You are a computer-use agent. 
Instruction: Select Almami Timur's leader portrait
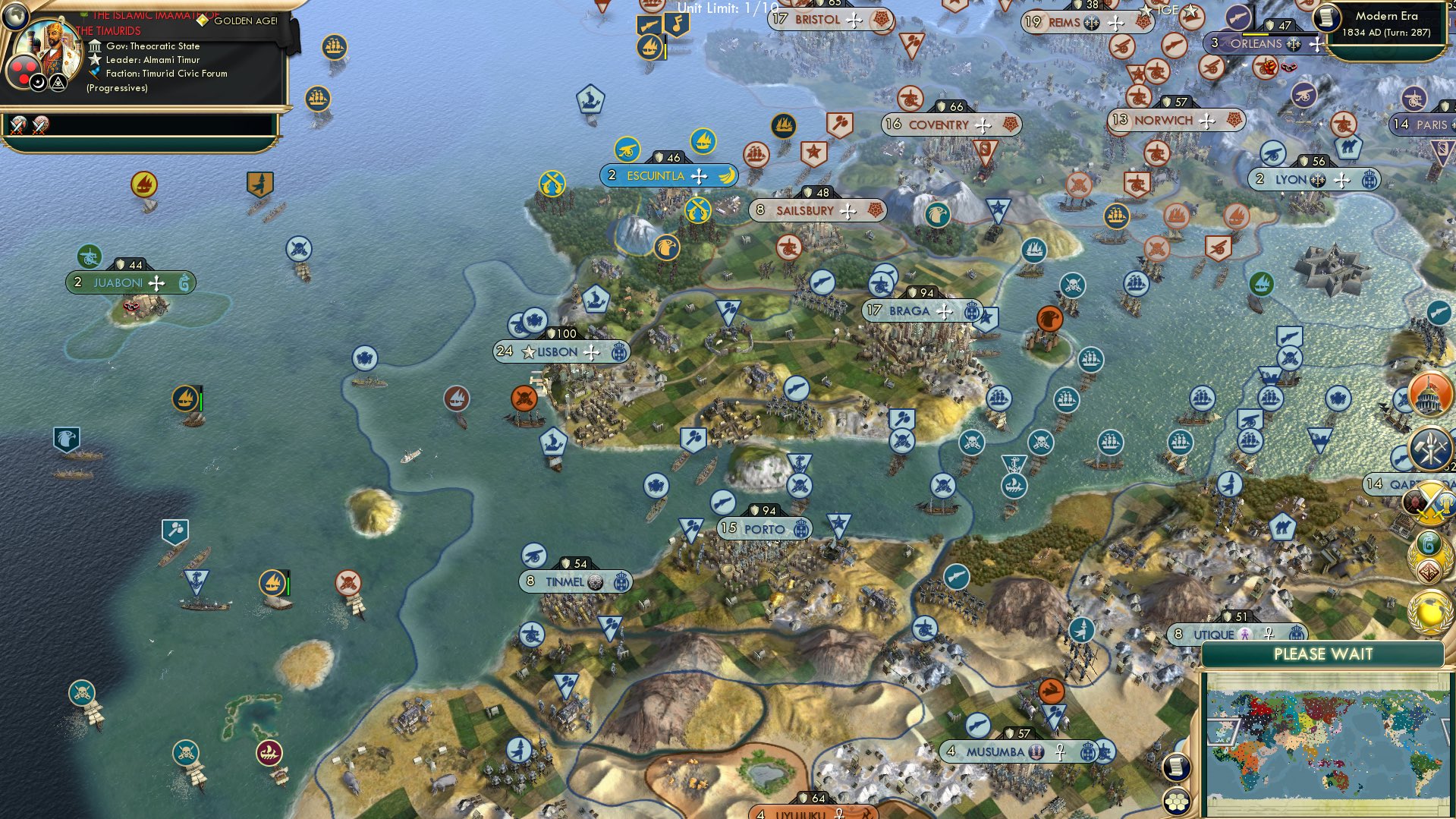(53, 47)
